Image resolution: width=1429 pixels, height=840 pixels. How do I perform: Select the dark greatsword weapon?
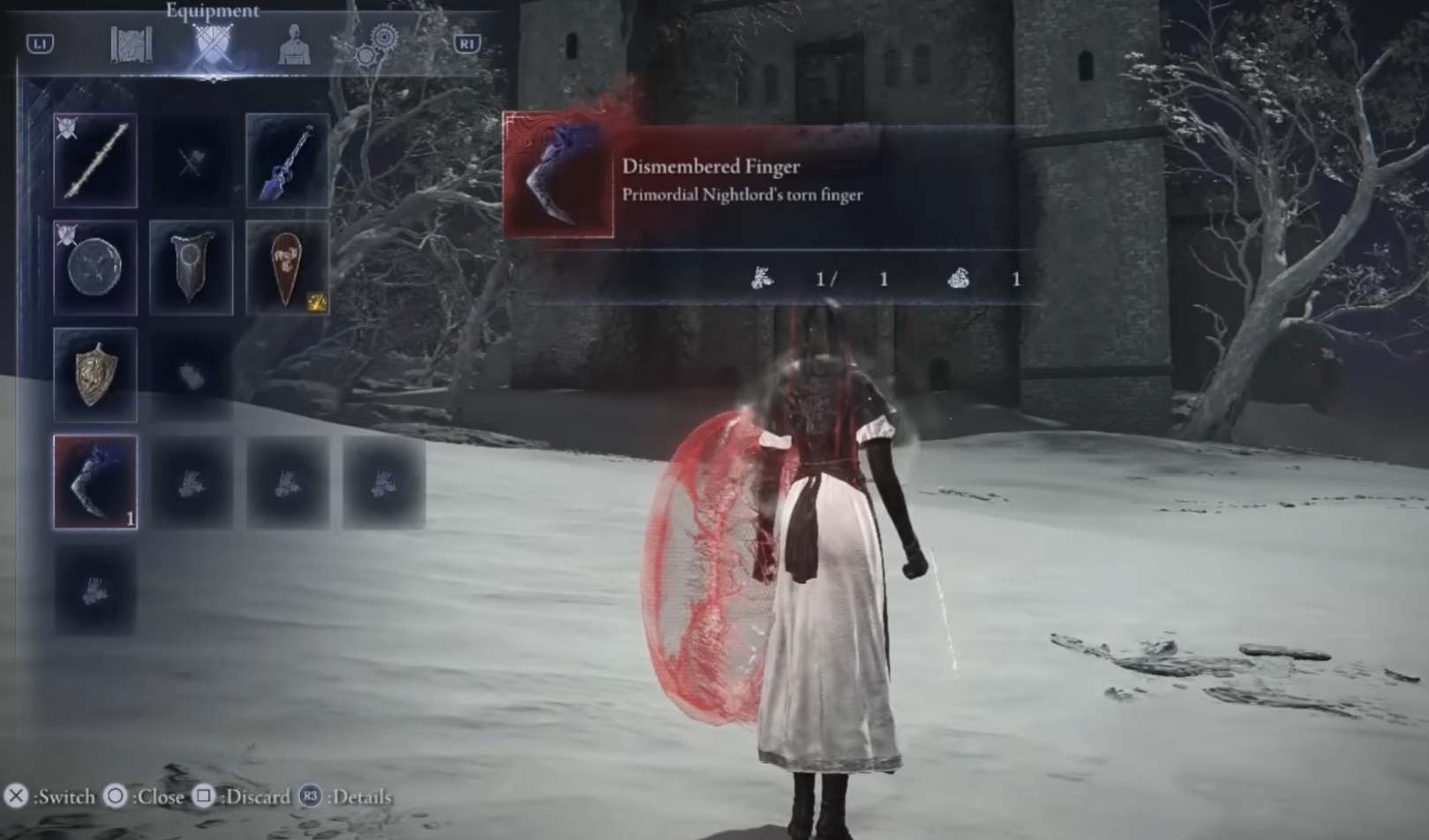(x=287, y=161)
